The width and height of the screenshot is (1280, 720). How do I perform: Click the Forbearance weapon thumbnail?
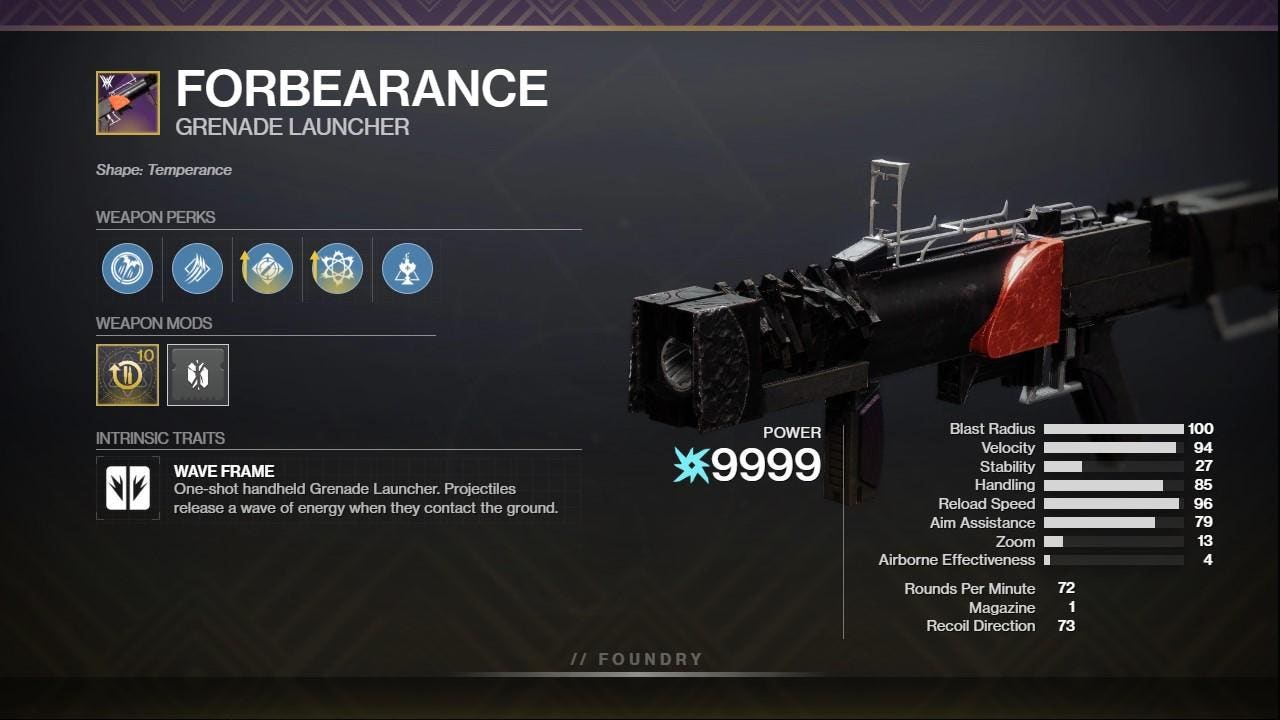pyautogui.click(x=127, y=103)
